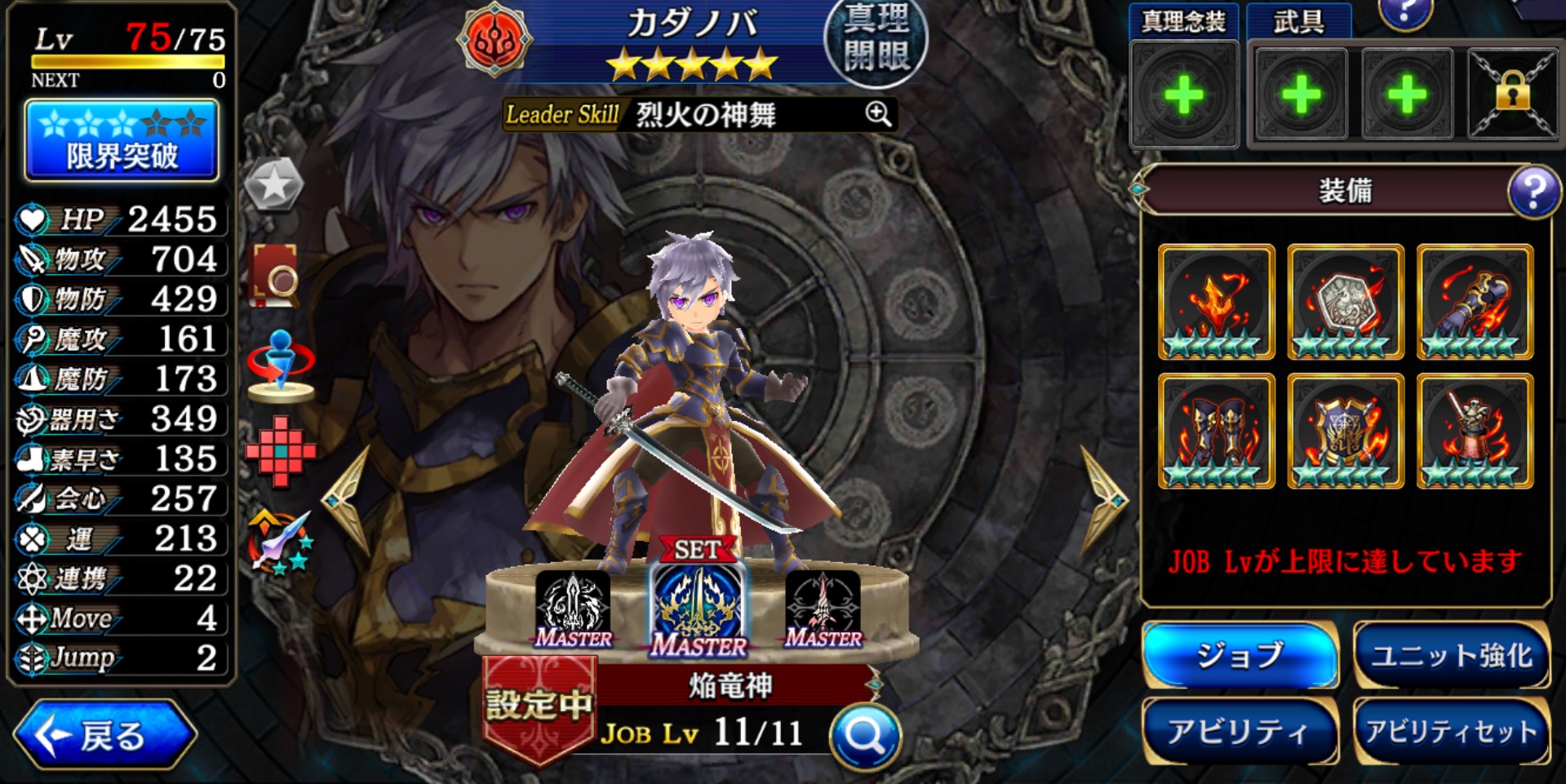Go back with the 戻る button
The image size is (1566, 784).
[x=104, y=735]
